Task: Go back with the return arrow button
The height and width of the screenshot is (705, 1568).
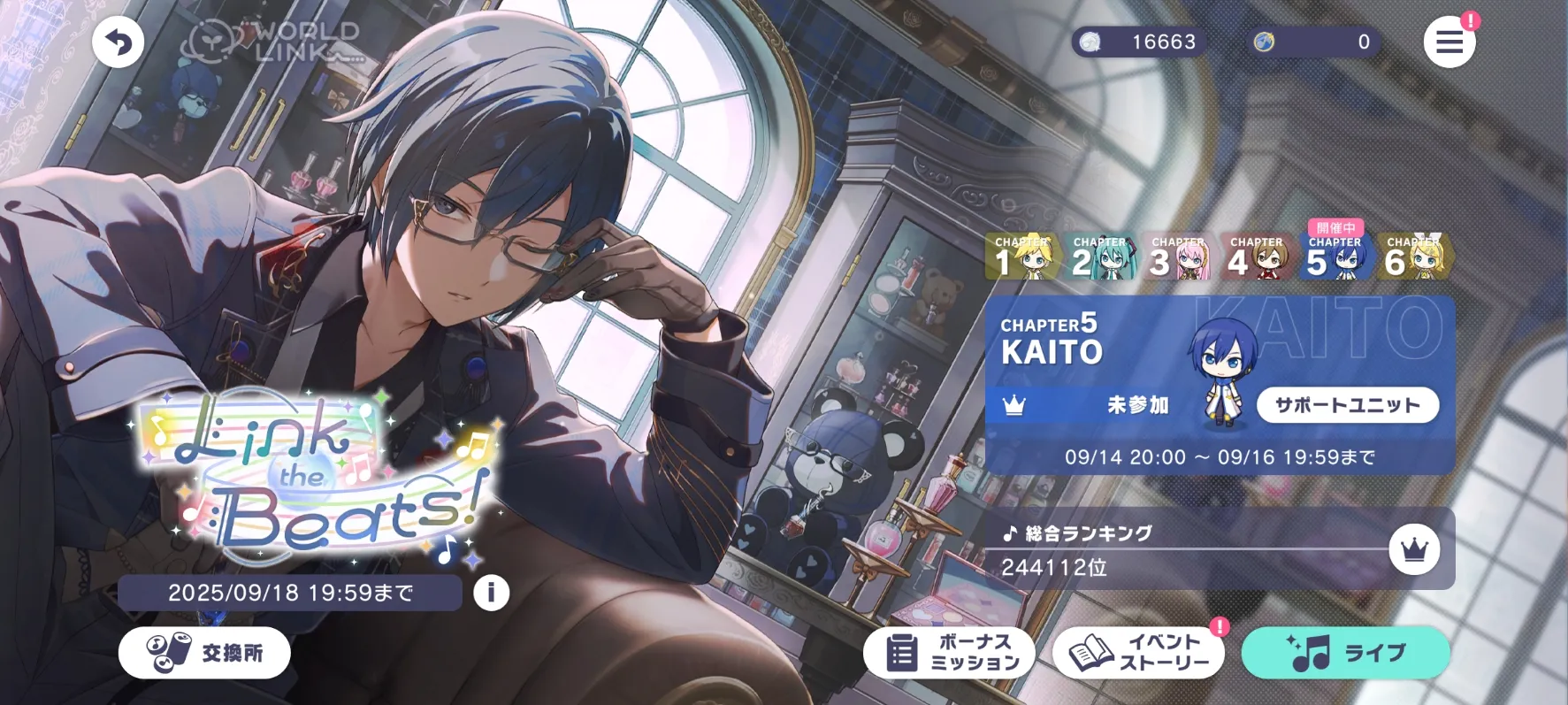Action: (118, 42)
